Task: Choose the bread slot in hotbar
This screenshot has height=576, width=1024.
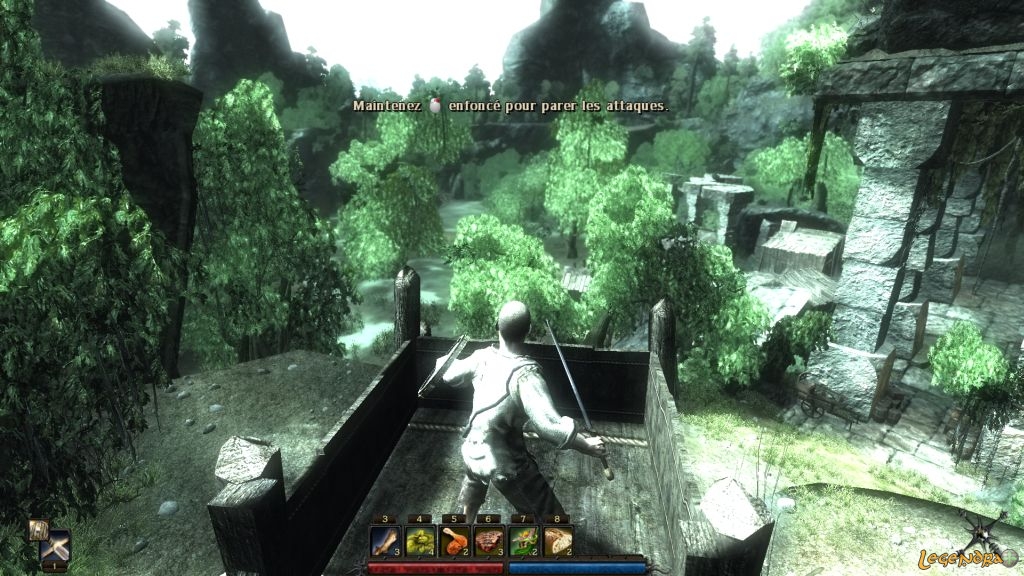Action: coord(558,541)
